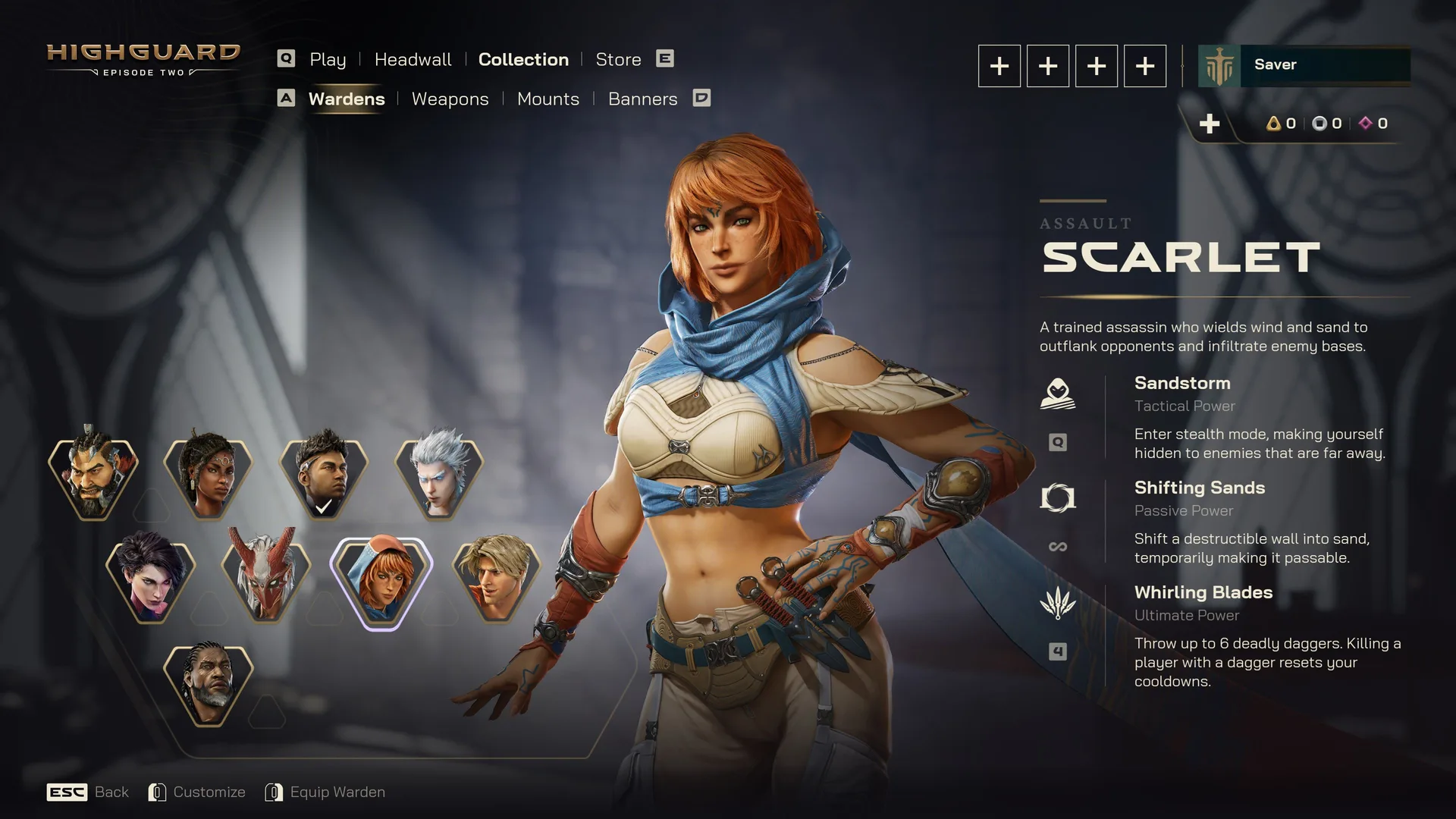Open the Customize option
The height and width of the screenshot is (819, 1456).
click(x=197, y=792)
